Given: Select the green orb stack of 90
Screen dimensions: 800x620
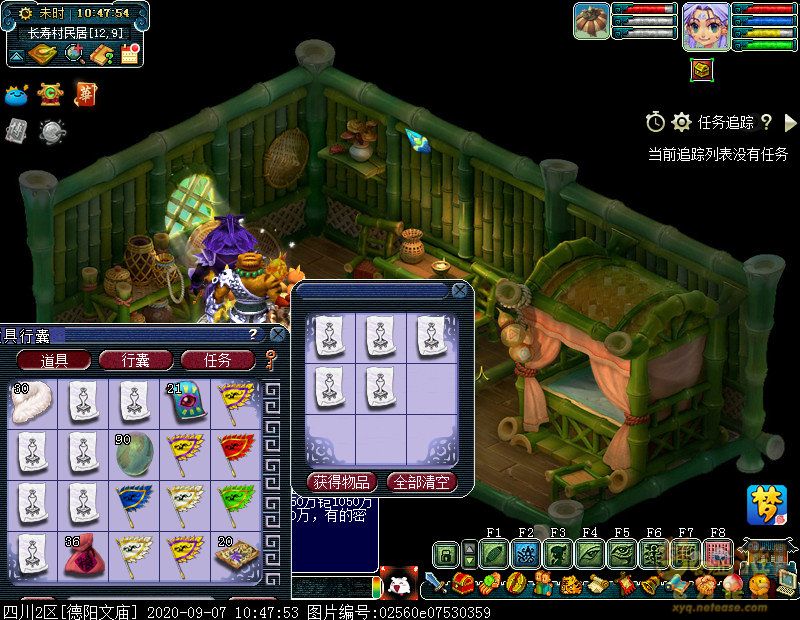Looking at the screenshot, I should [x=133, y=452].
